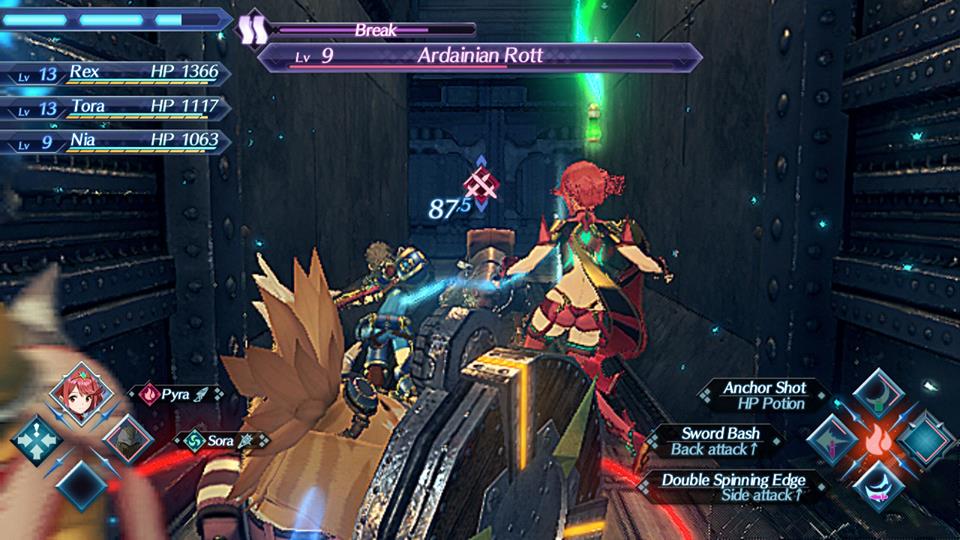The width and height of the screenshot is (960, 540).
Task: Select Tora's party status row
Action: (120, 107)
